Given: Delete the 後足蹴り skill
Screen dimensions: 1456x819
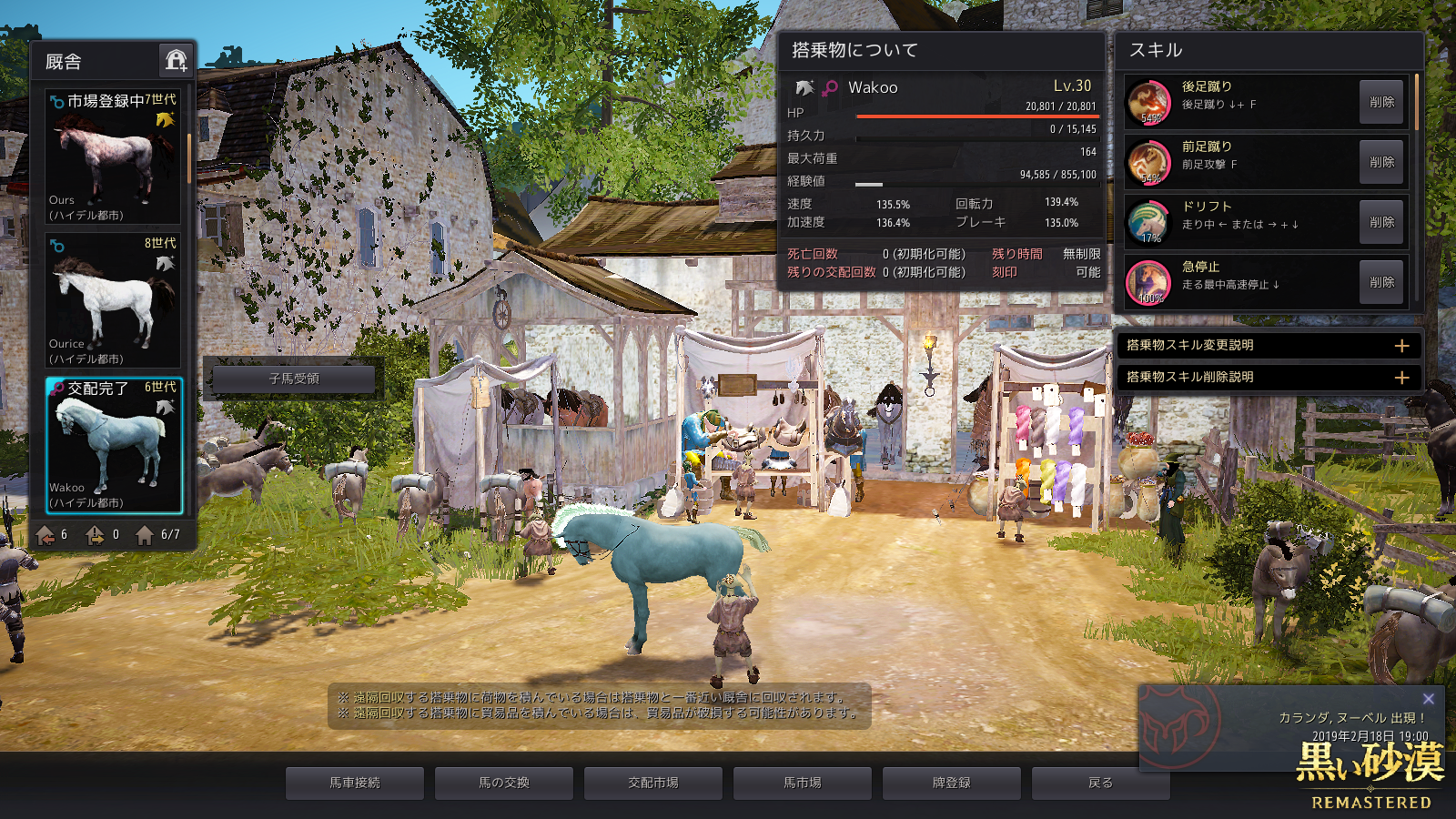Looking at the screenshot, I should pyautogui.click(x=1381, y=102).
